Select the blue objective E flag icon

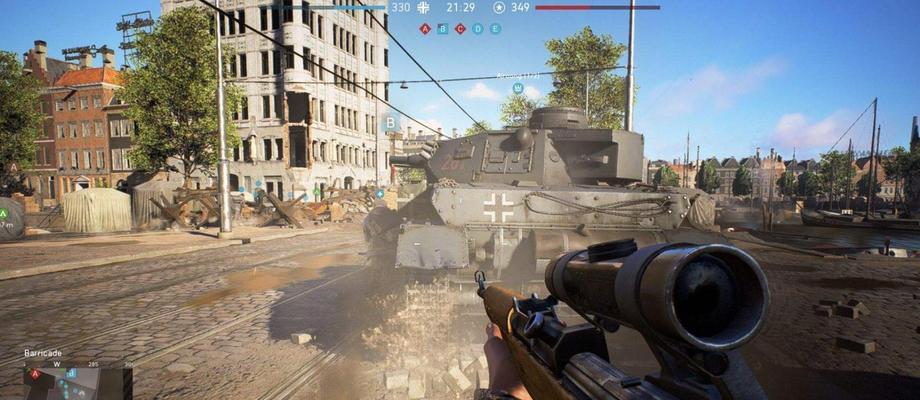coord(495,29)
